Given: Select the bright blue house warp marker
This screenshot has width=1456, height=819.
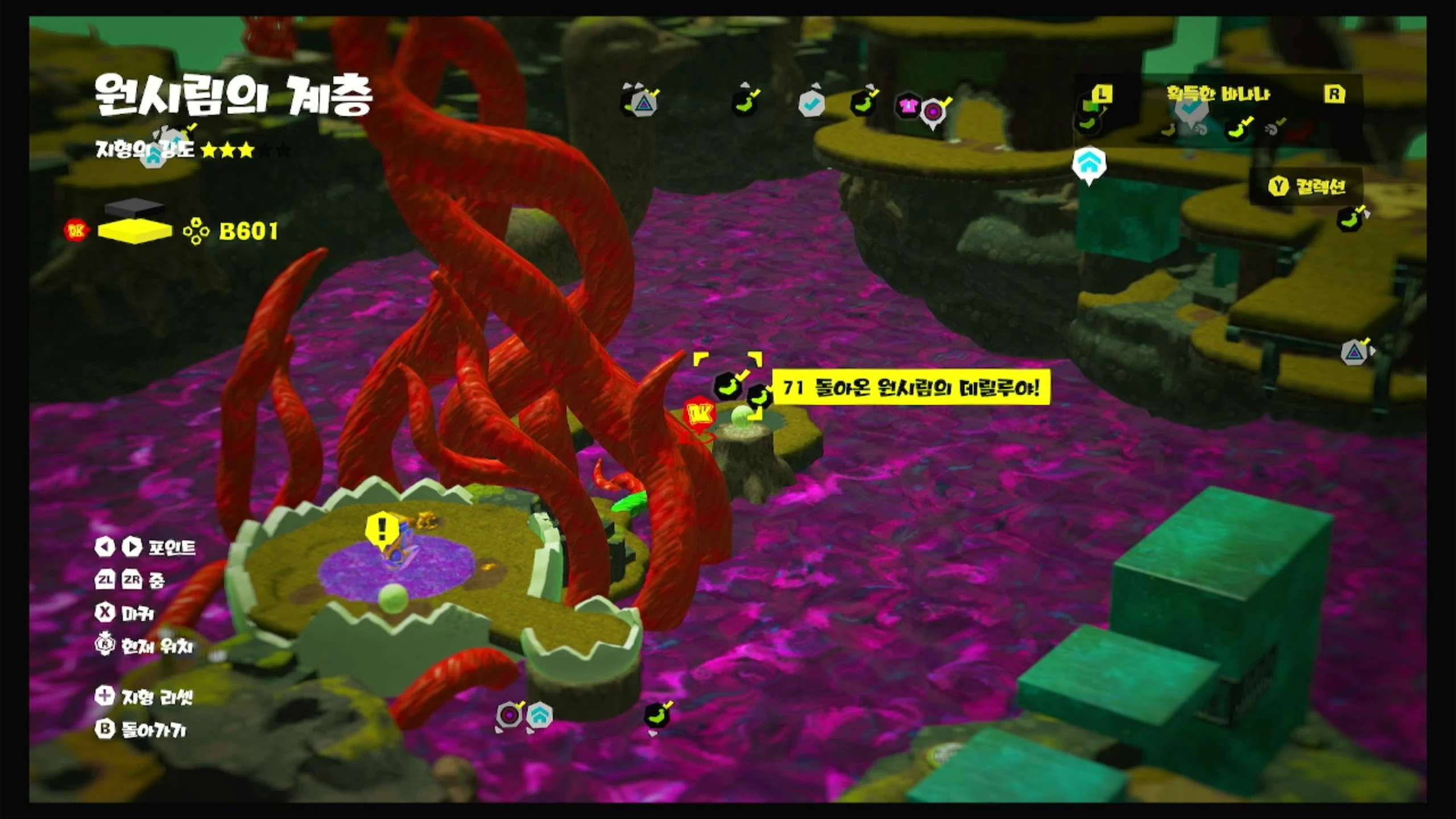Looking at the screenshot, I should (x=1089, y=164).
